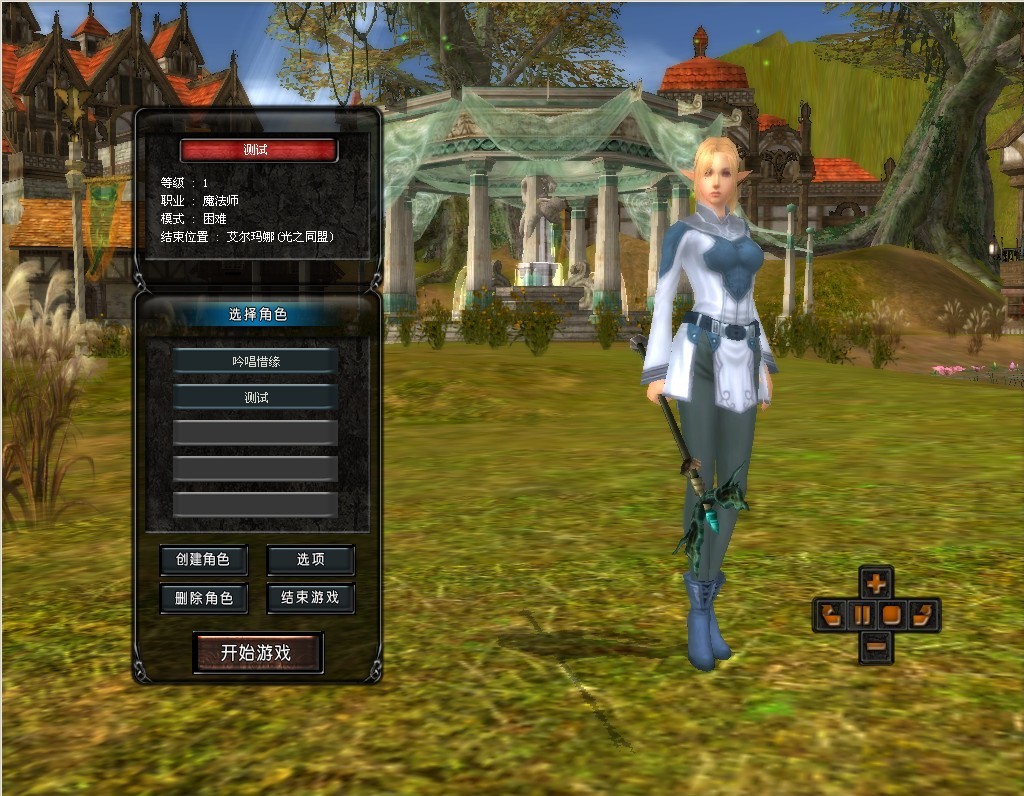Image resolution: width=1024 pixels, height=796 pixels.
Task: Zoom out with the minus button
Action: [x=876, y=646]
